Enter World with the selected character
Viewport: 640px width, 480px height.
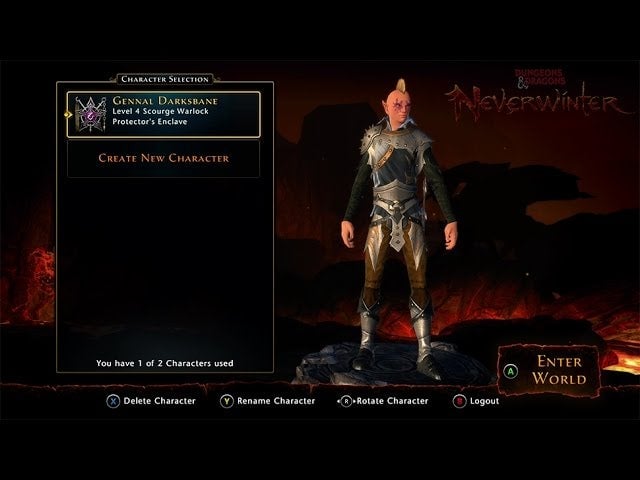point(558,370)
